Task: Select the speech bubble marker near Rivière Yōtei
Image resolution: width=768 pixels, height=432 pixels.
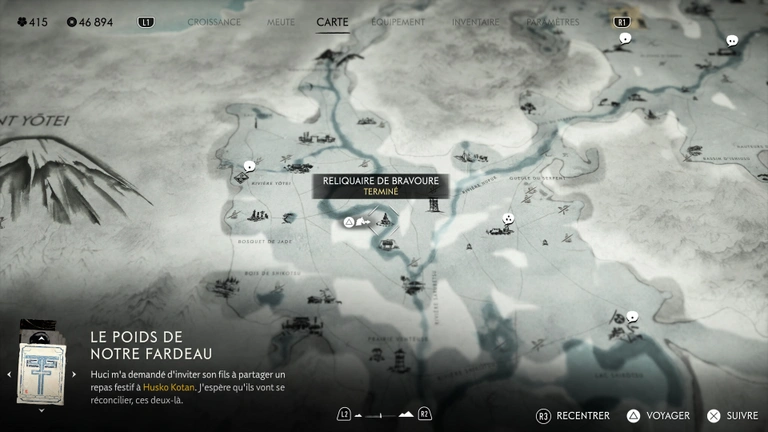Action: pos(249,166)
